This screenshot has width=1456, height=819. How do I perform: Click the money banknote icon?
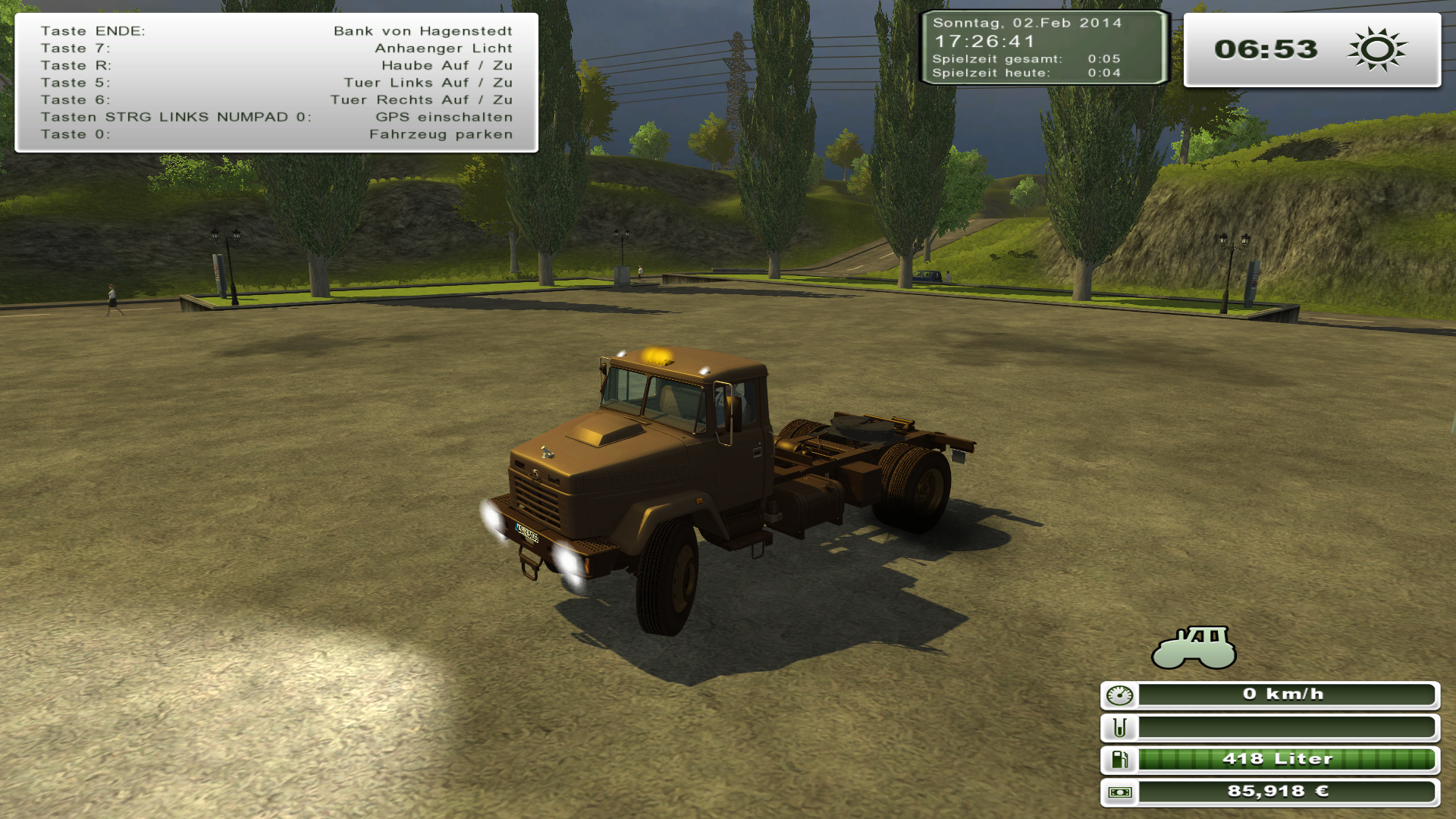pos(1119,792)
